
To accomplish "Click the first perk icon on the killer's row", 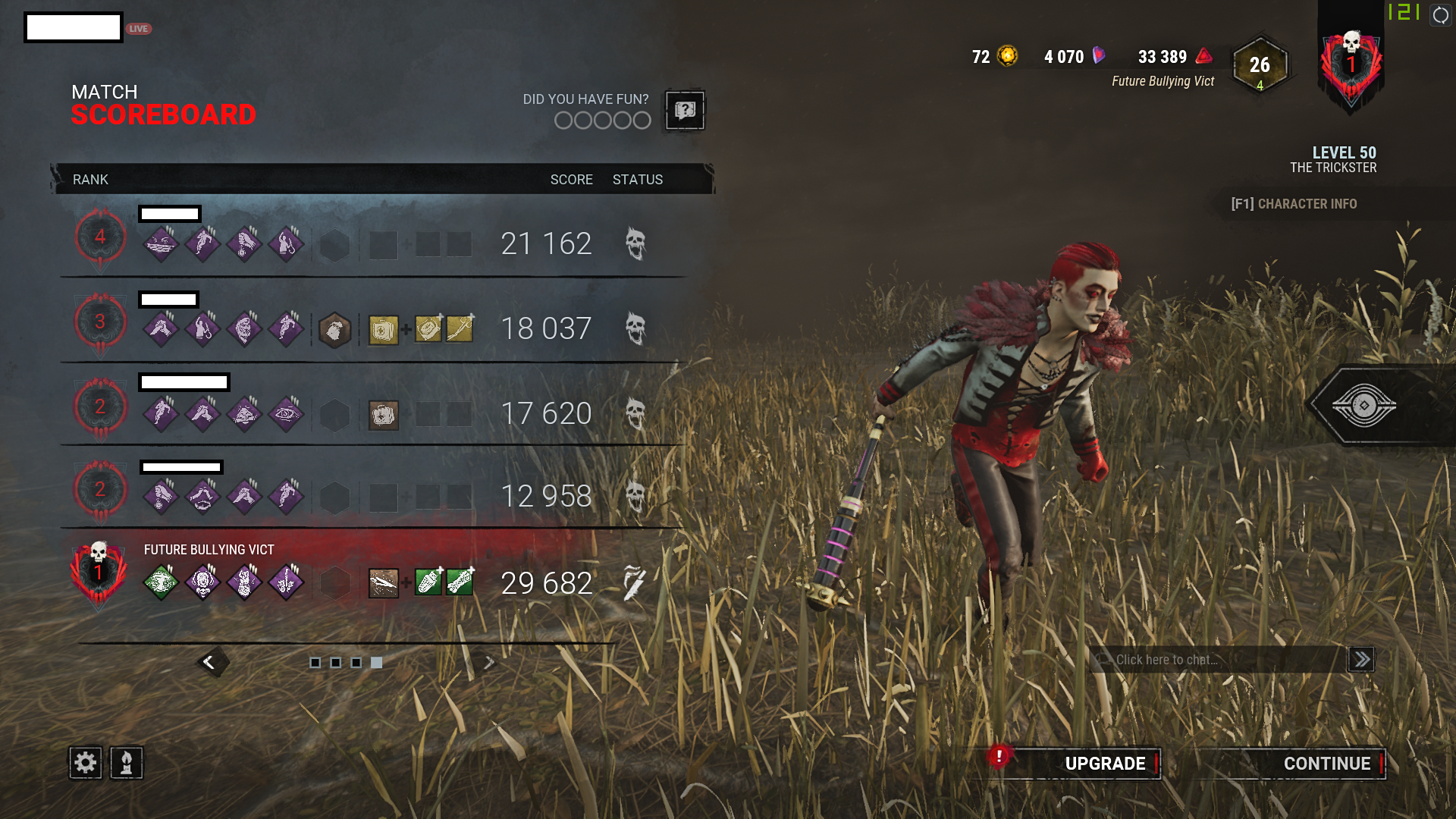I will click(160, 581).
